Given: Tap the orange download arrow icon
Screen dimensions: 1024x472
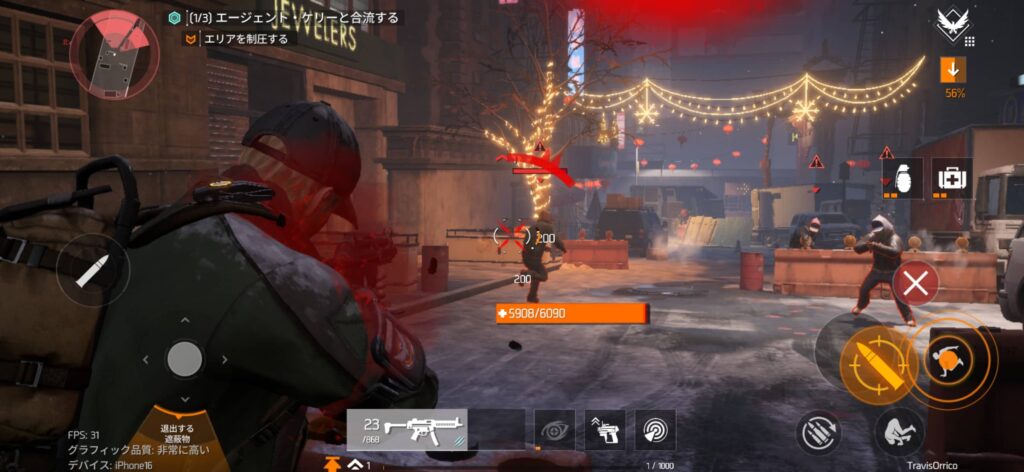Looking at the screenshot, I should tap(952, 70).
